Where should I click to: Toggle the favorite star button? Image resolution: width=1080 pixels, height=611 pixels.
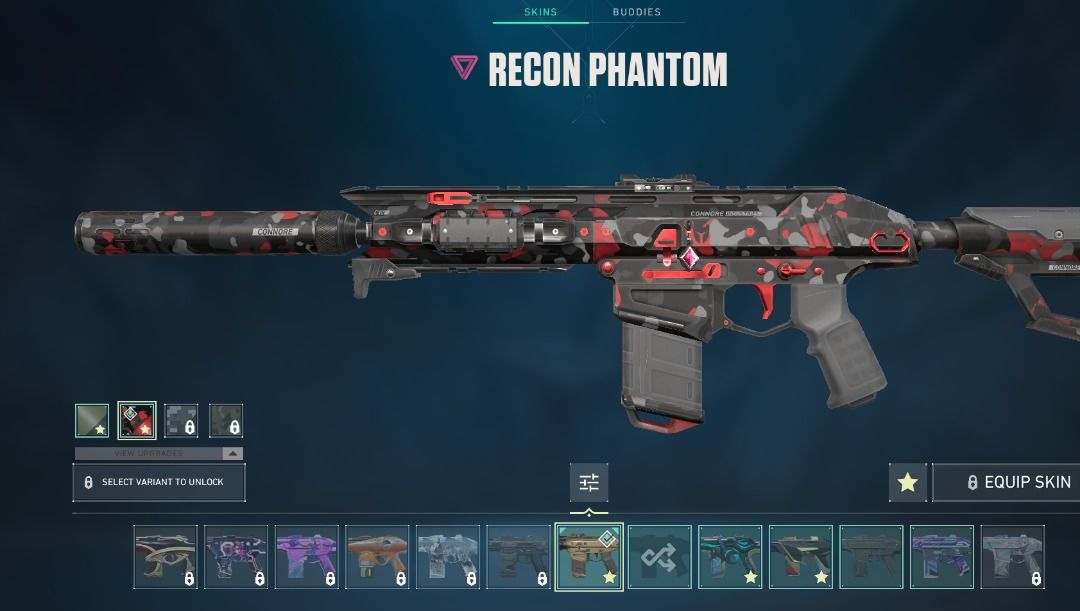point(907,483)
